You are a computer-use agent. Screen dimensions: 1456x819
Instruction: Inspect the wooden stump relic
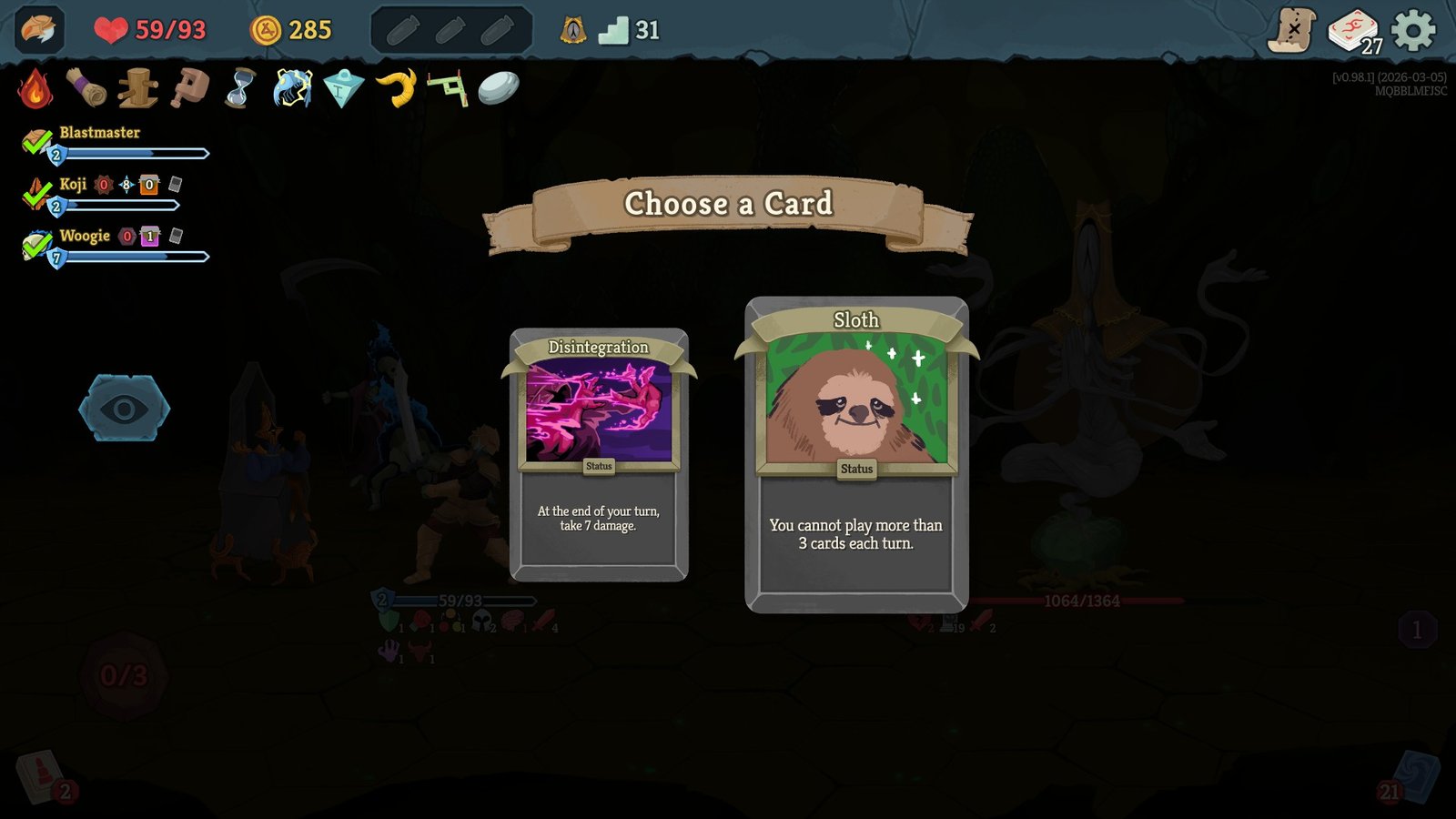(x=137, y=88)
